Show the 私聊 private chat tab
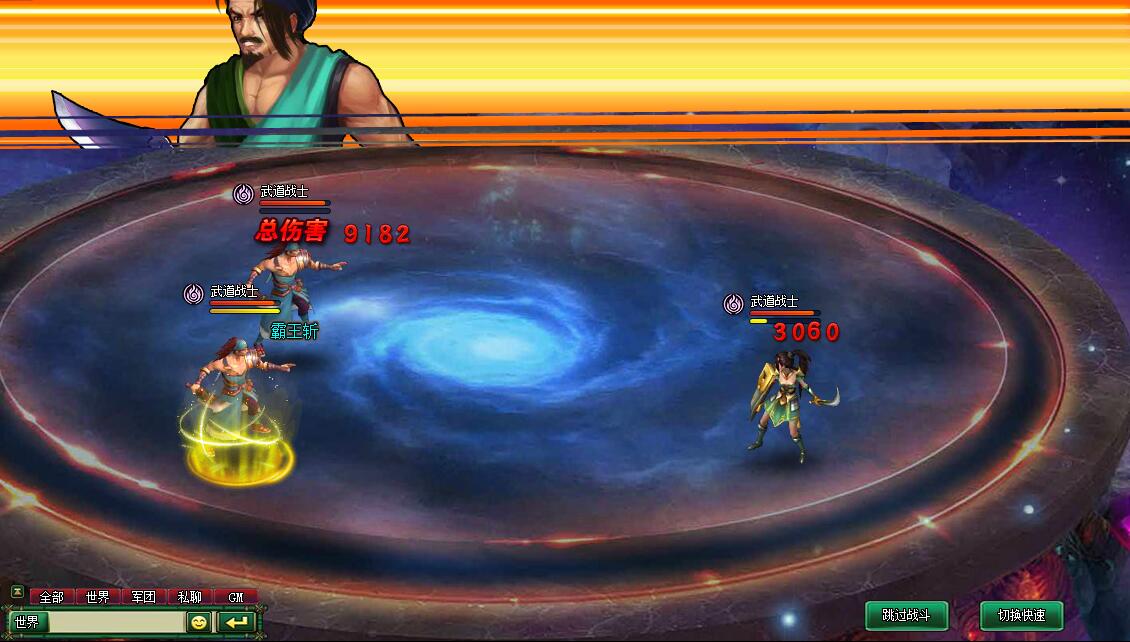1130x642 pixels. click(189, 597)
